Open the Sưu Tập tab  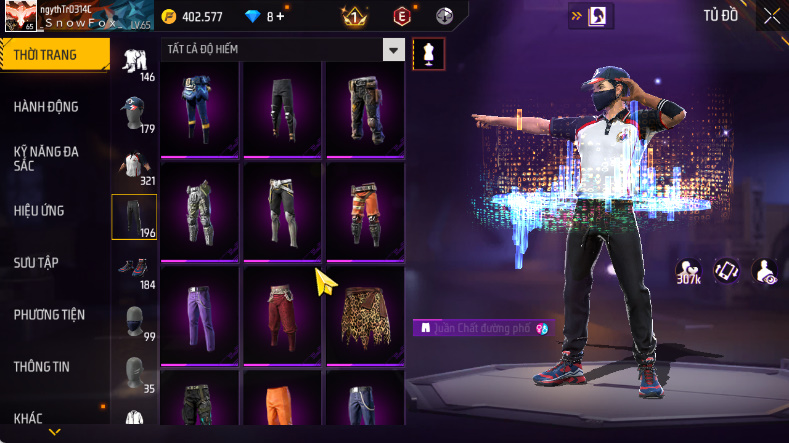tap(36, 263)
